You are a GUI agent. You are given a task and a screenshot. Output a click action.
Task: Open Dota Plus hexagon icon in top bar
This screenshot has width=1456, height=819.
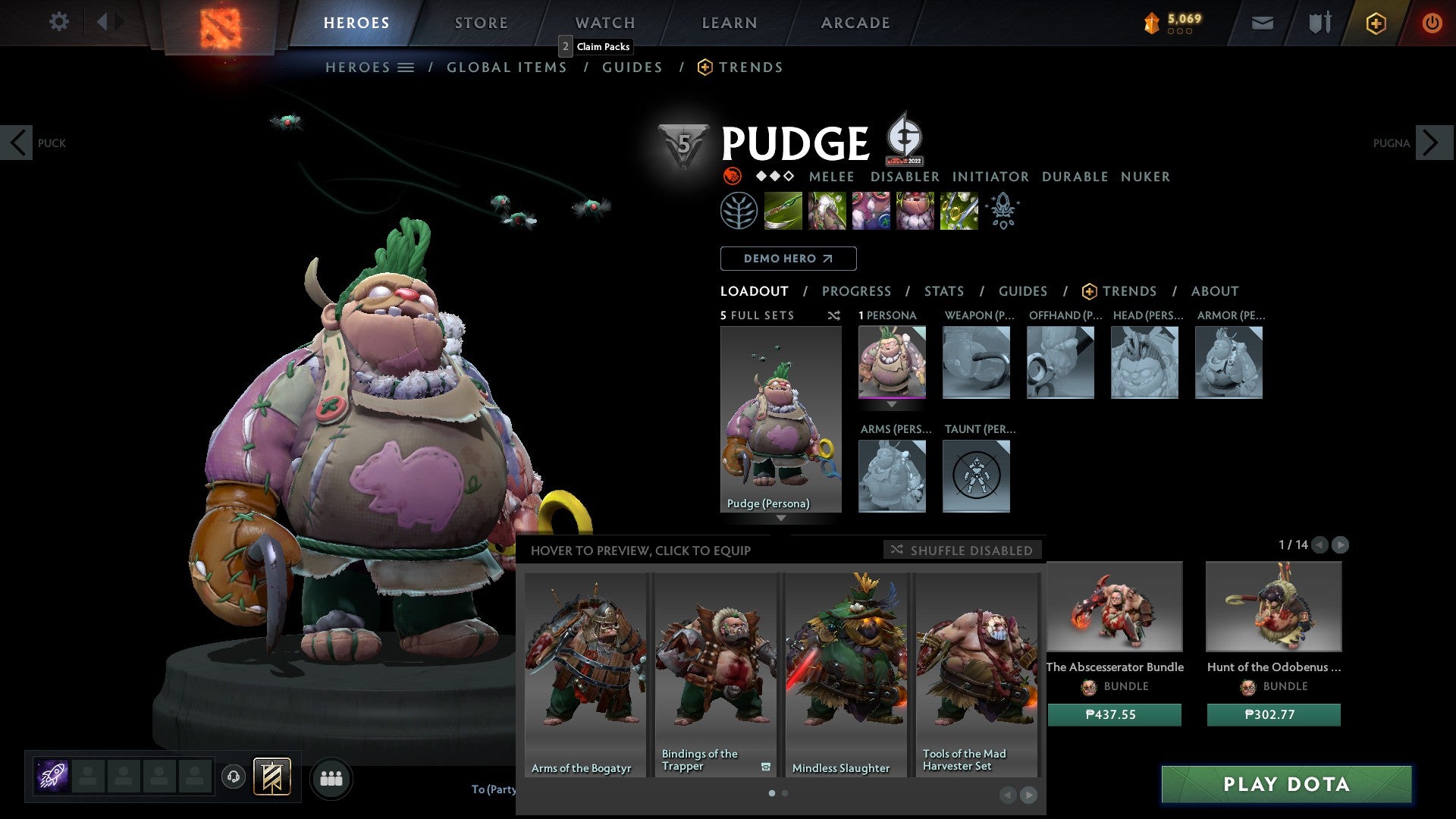(x=1376, y=23)
